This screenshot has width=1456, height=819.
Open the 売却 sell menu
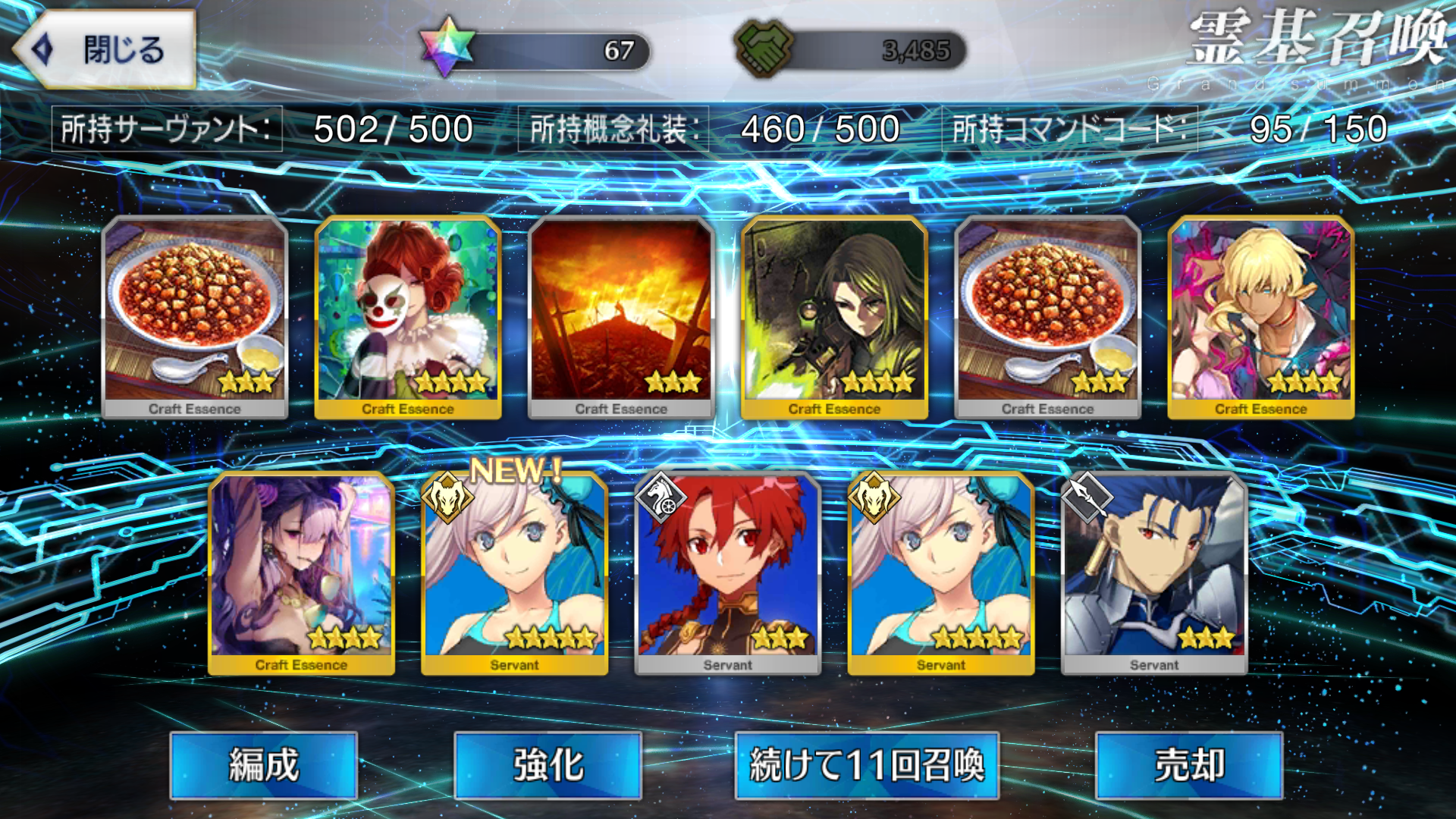click(1188, 764)
